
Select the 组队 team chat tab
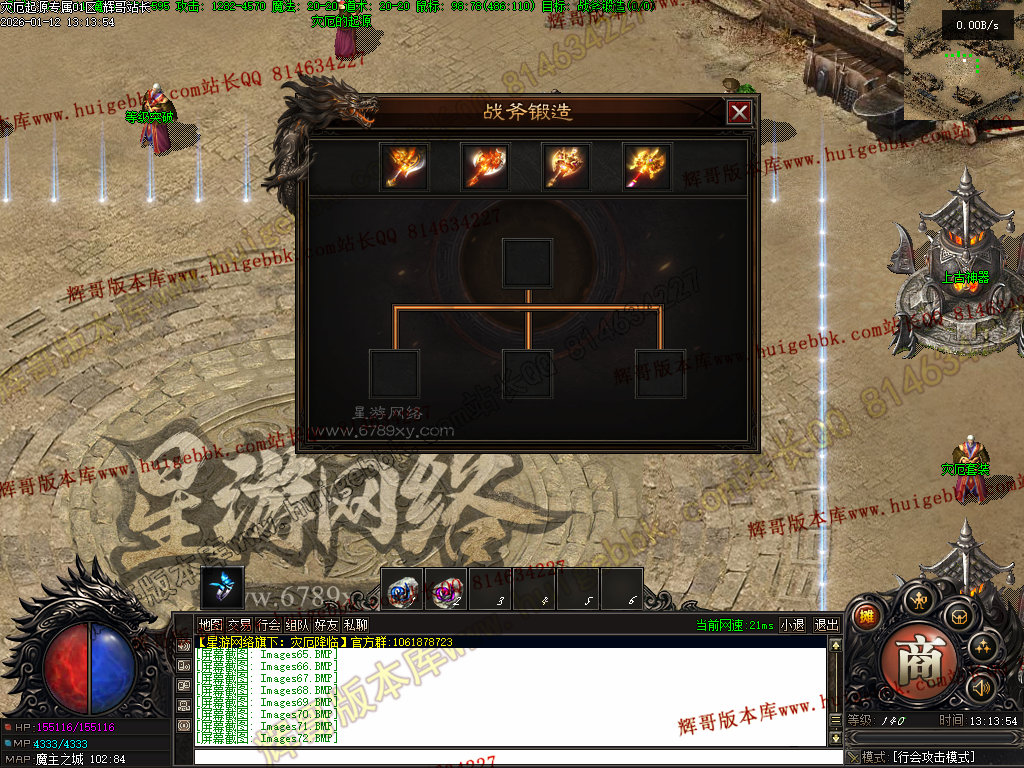point(298,625)
